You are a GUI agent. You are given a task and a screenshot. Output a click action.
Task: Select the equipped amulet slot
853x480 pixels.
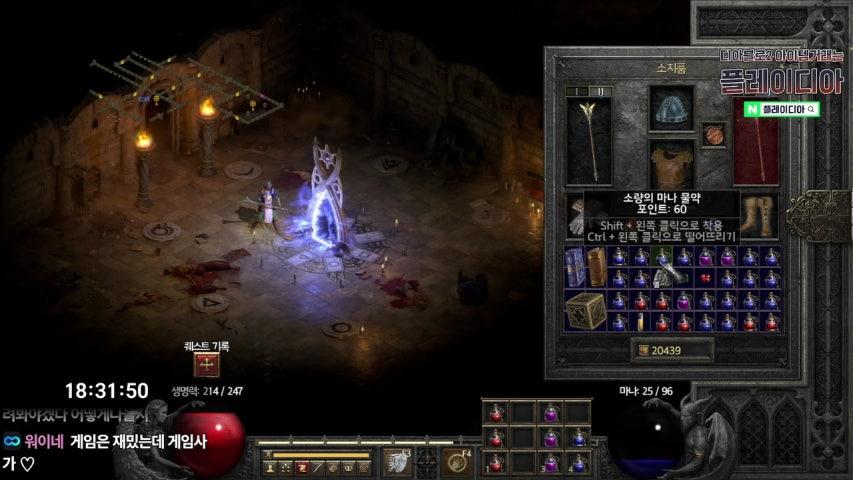[712, 134]
